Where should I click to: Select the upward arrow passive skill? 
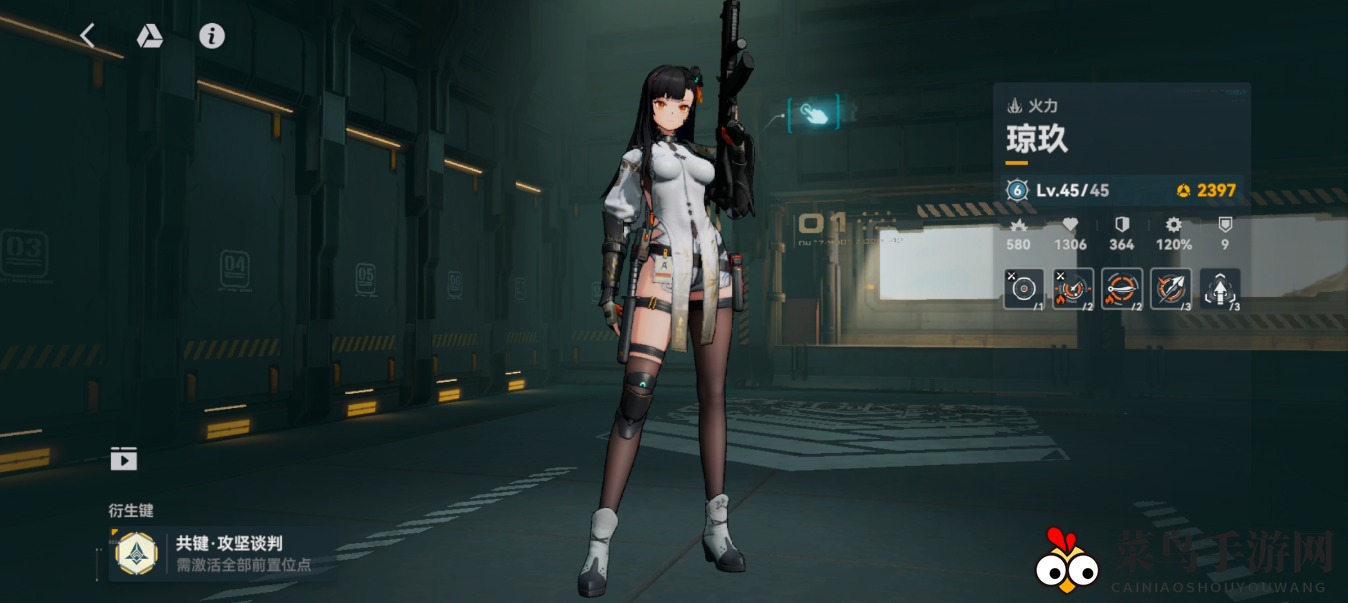pyautogui.click(x=1220, y=289)
